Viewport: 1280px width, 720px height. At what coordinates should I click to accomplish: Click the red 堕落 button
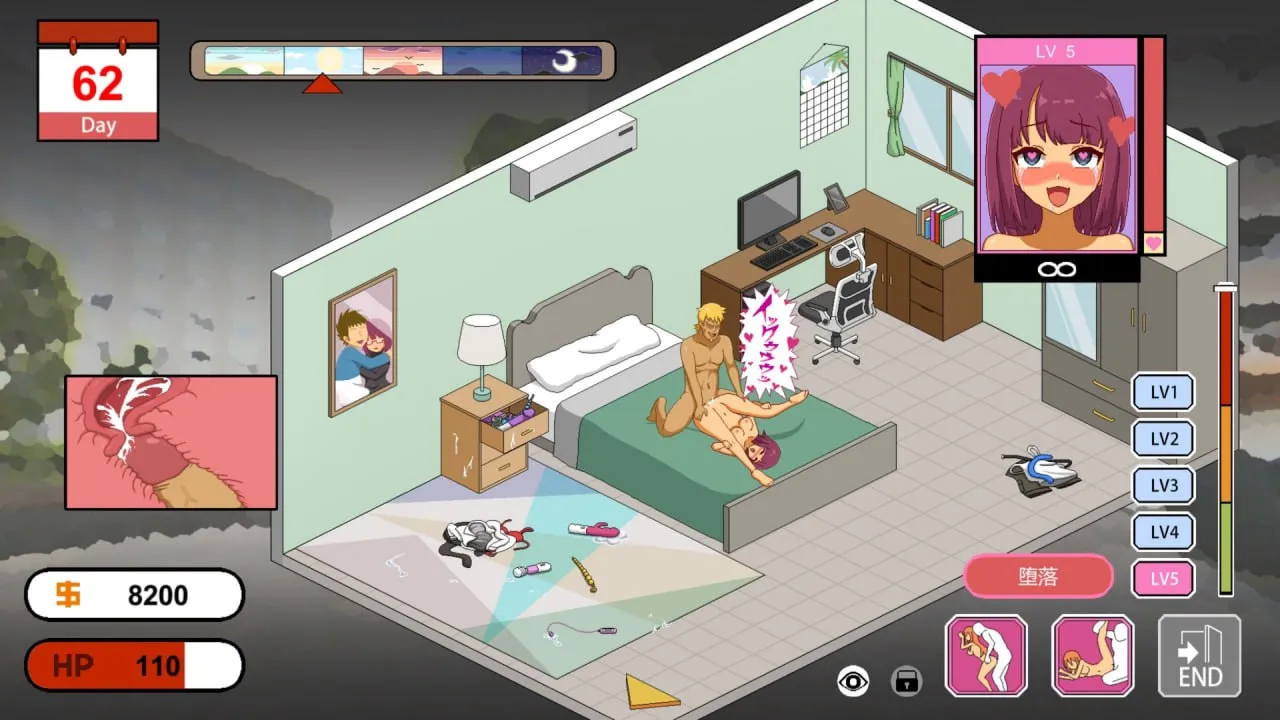(1038, 577)
